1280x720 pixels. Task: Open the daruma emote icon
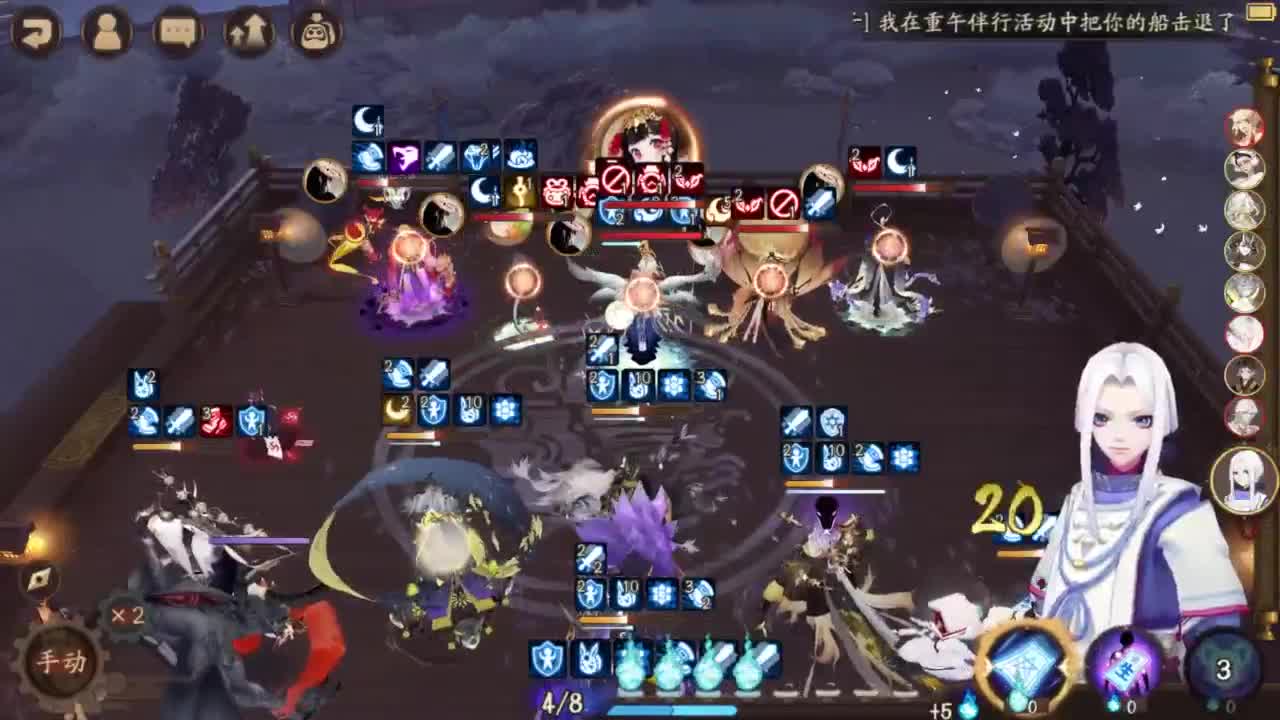315,32
